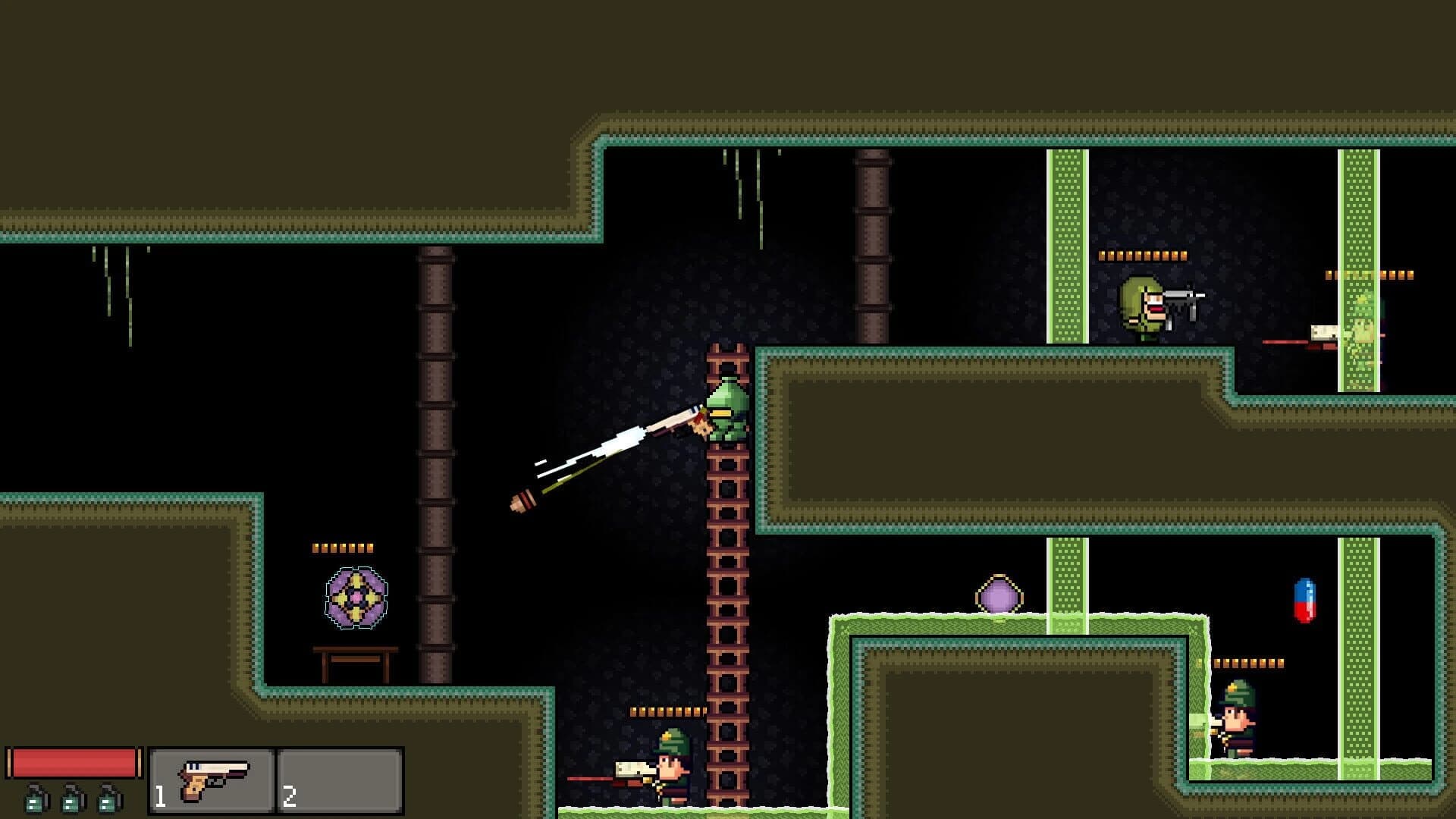This screenshot has height=819, width=1456.
Task: Click the slot number 1 label
Action: coord(159,796)
